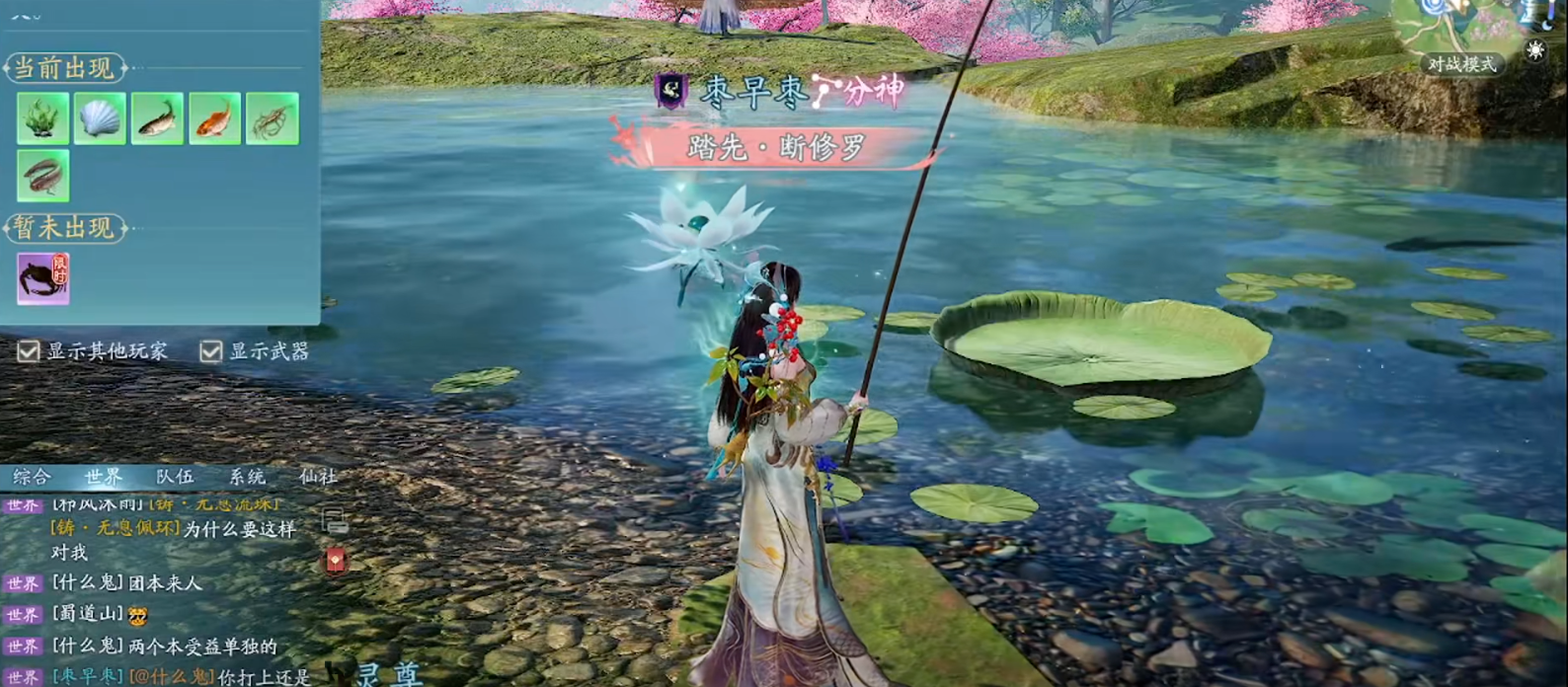Switch to the 综合 chat tab
The image size is (1568, 687).
32,478
